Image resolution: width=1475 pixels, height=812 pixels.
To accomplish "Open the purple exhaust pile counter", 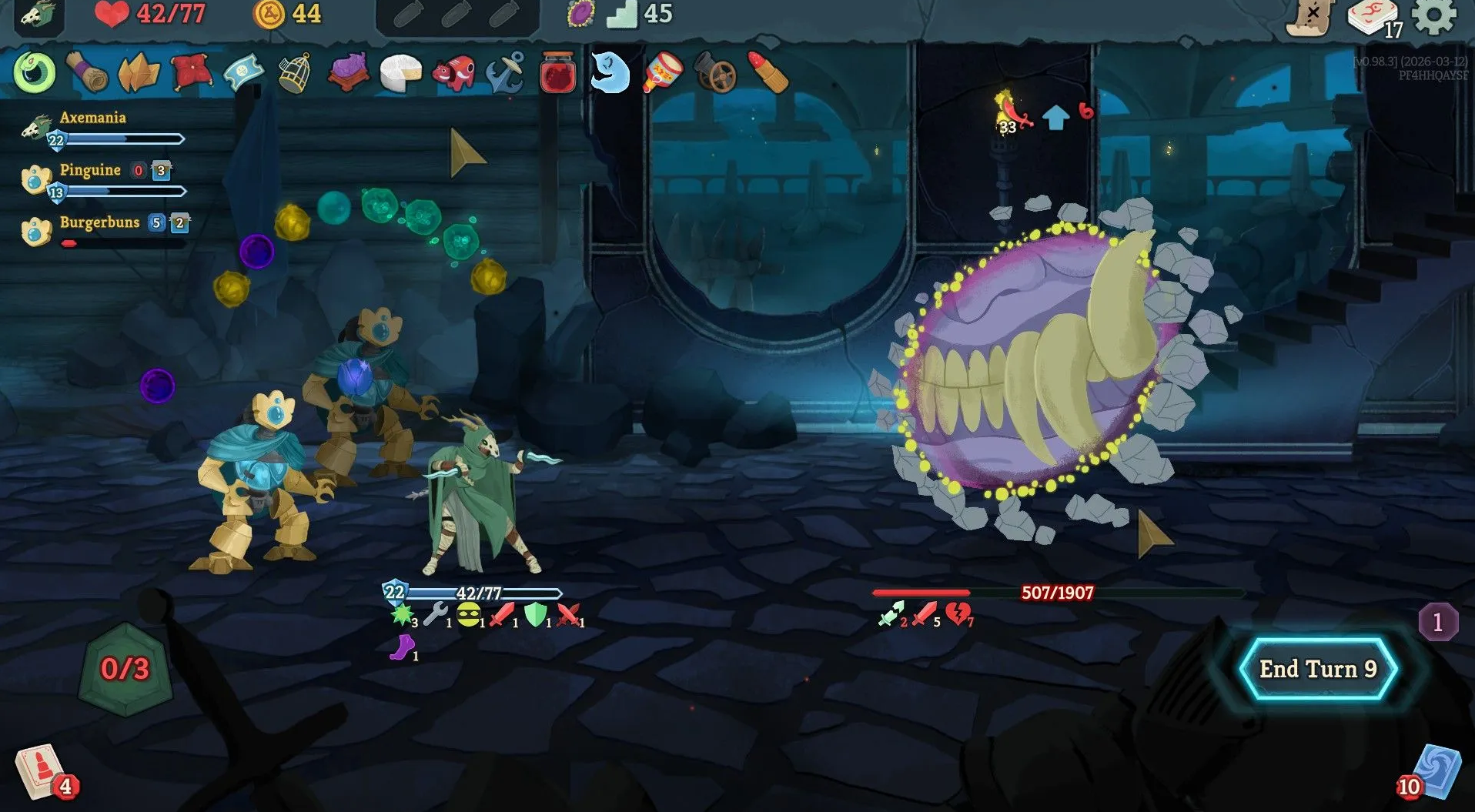I will (x=1437, y=622).
